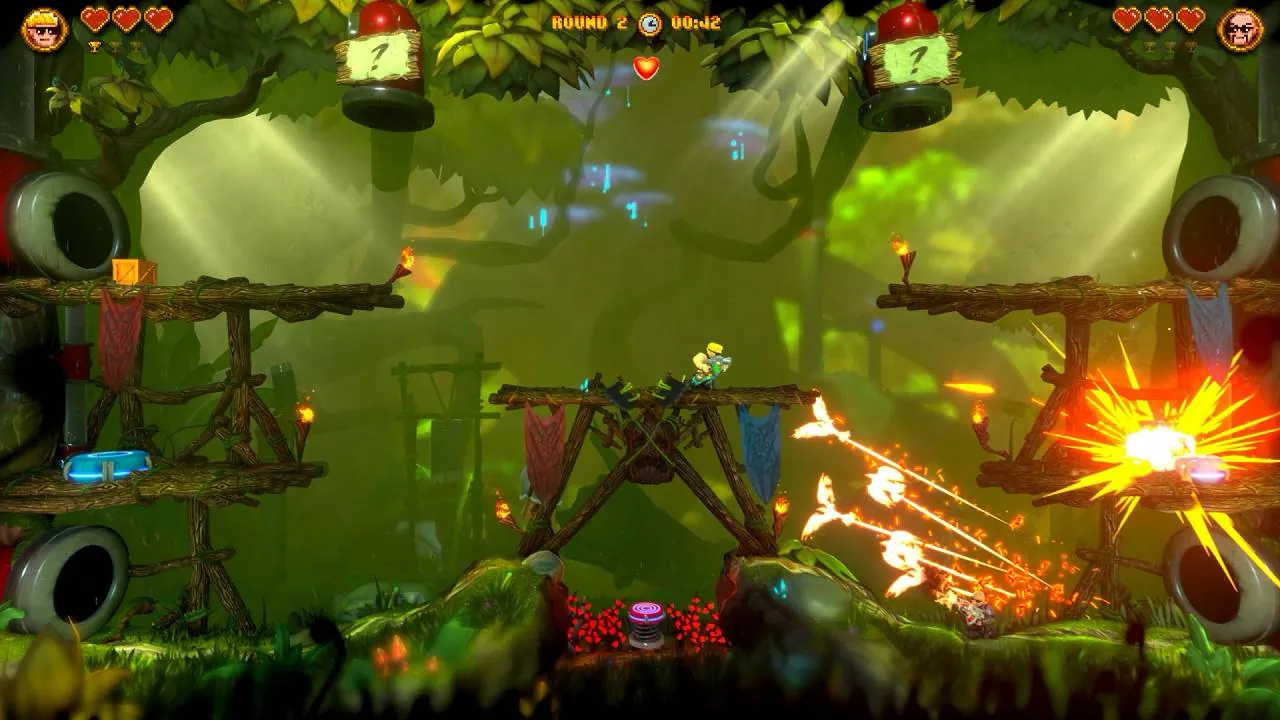Select the left player's blond character portrait
This screenshot has height=720, width=1280.
click(42, 29)
